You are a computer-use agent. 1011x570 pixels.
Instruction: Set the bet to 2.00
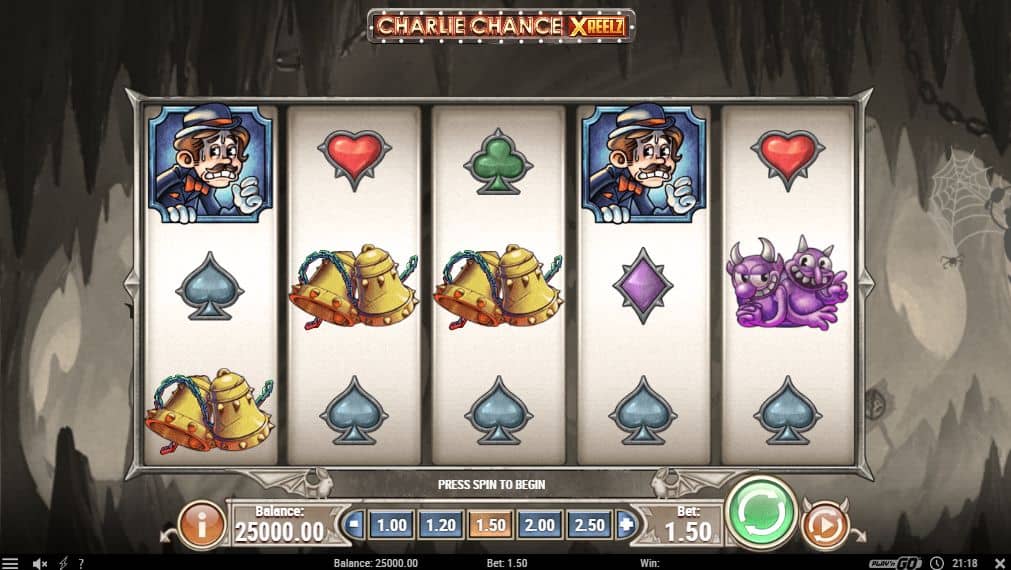click(540, 524)
